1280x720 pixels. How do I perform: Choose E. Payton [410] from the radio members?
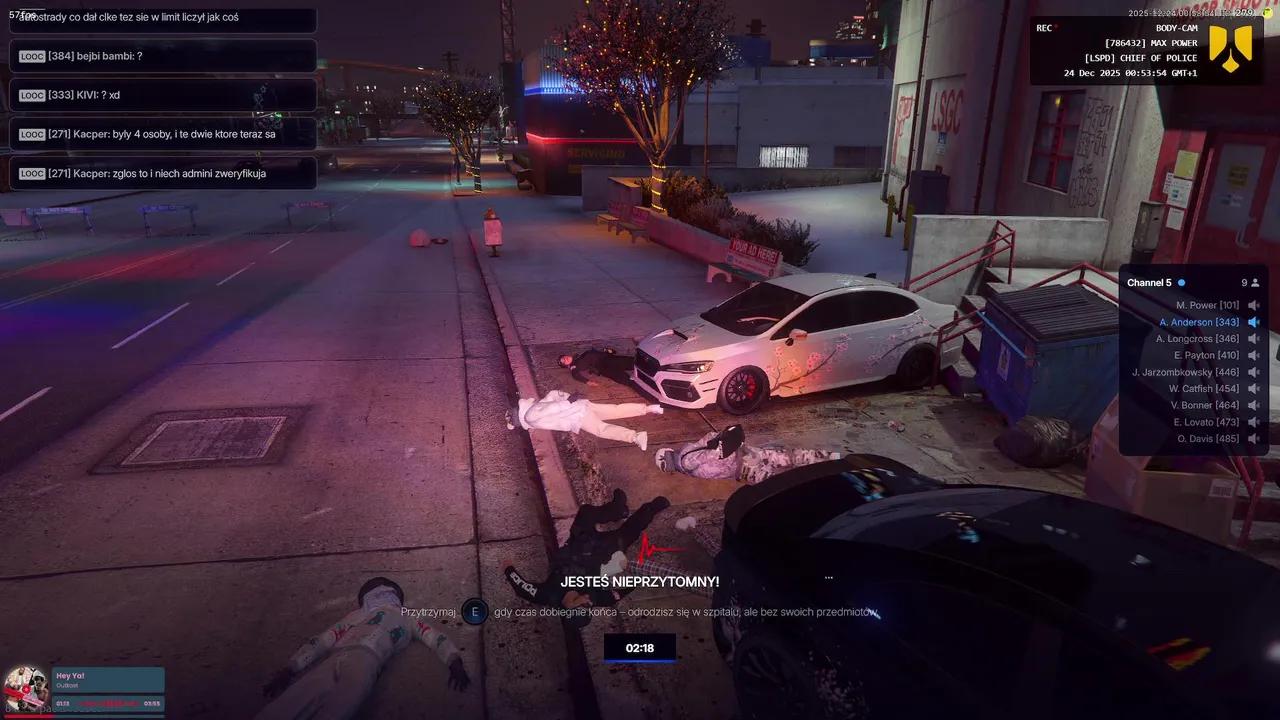(x=1206, y=355)
